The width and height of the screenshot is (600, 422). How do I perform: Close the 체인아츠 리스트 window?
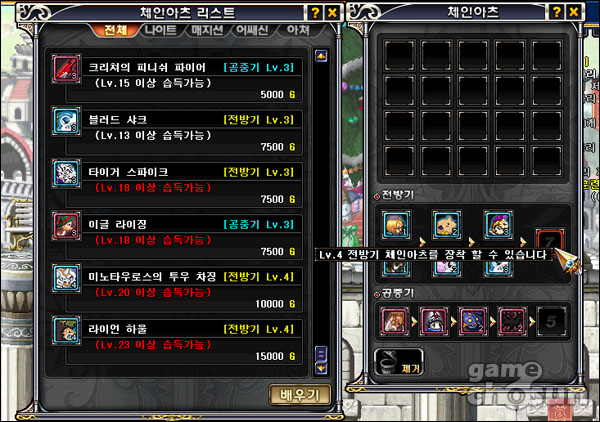point(333,12)
